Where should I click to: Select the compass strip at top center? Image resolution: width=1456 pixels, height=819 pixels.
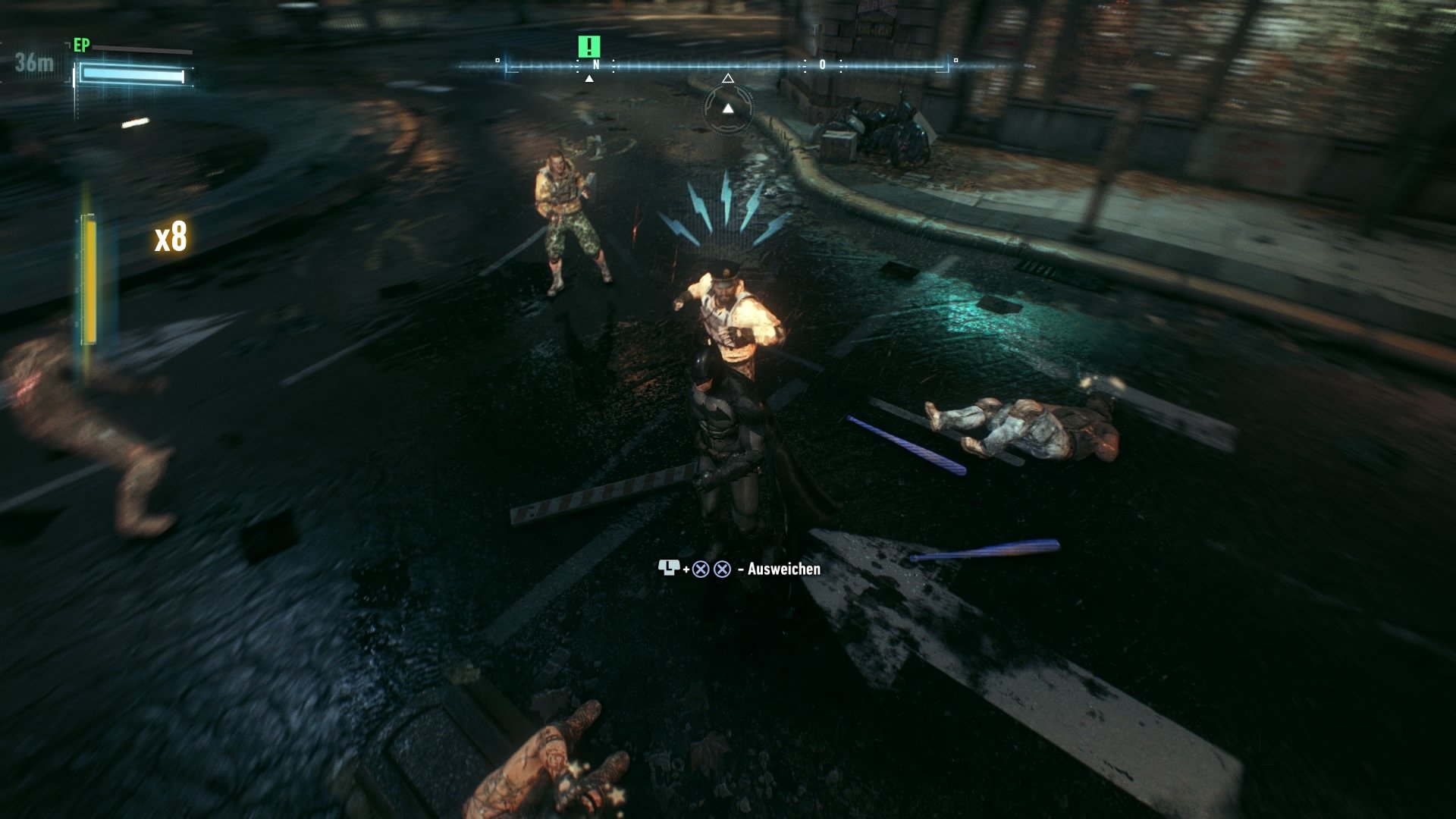tap(728, 64)
